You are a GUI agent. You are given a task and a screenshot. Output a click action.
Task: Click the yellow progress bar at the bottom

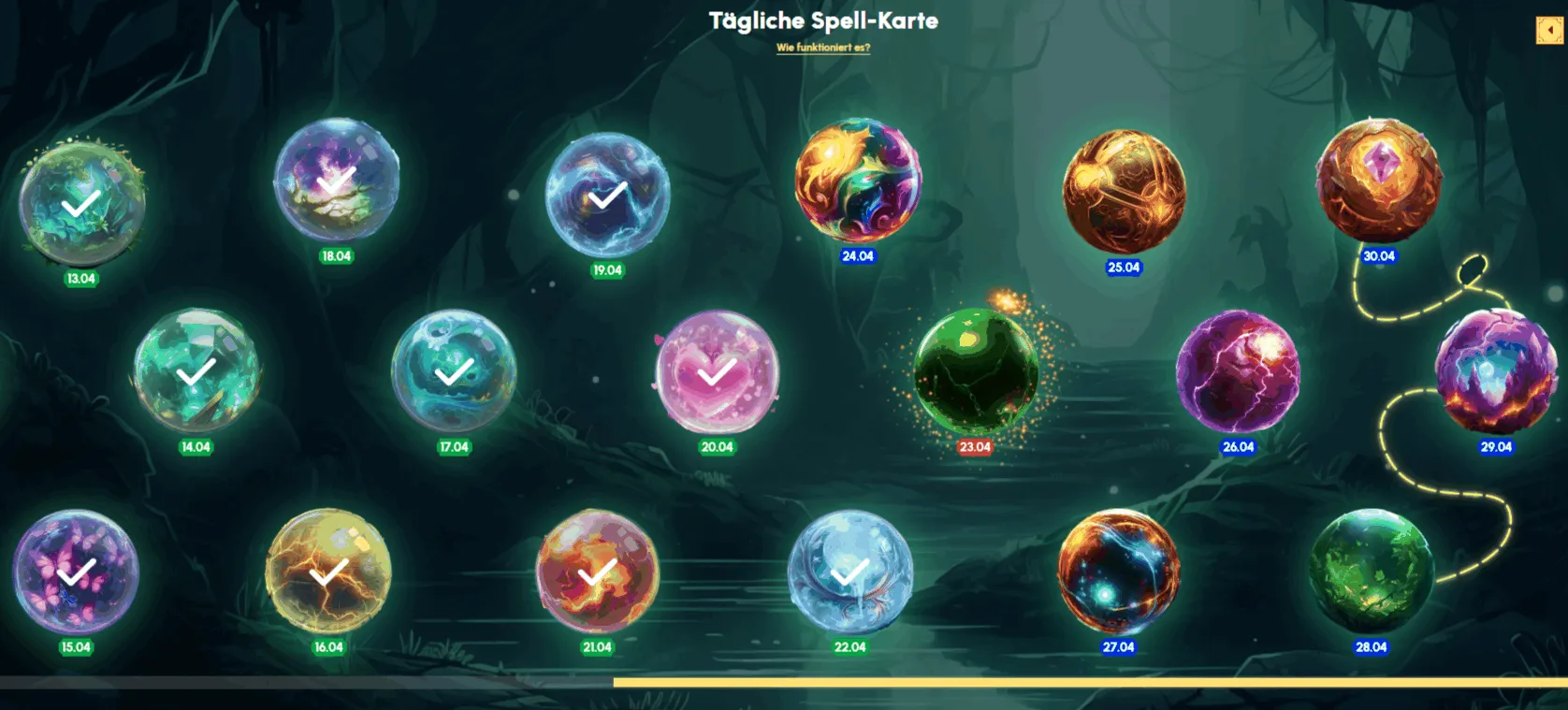click(1076, 683)
